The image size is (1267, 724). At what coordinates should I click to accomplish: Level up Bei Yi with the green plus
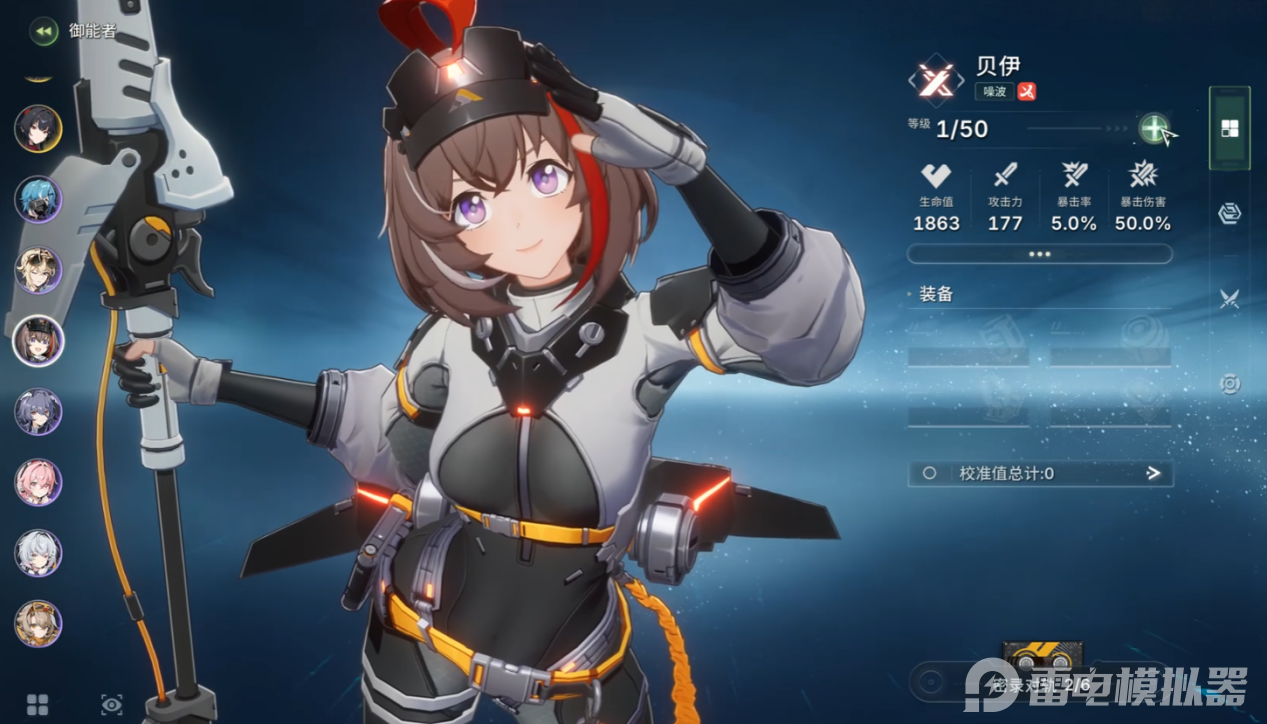1154,128
